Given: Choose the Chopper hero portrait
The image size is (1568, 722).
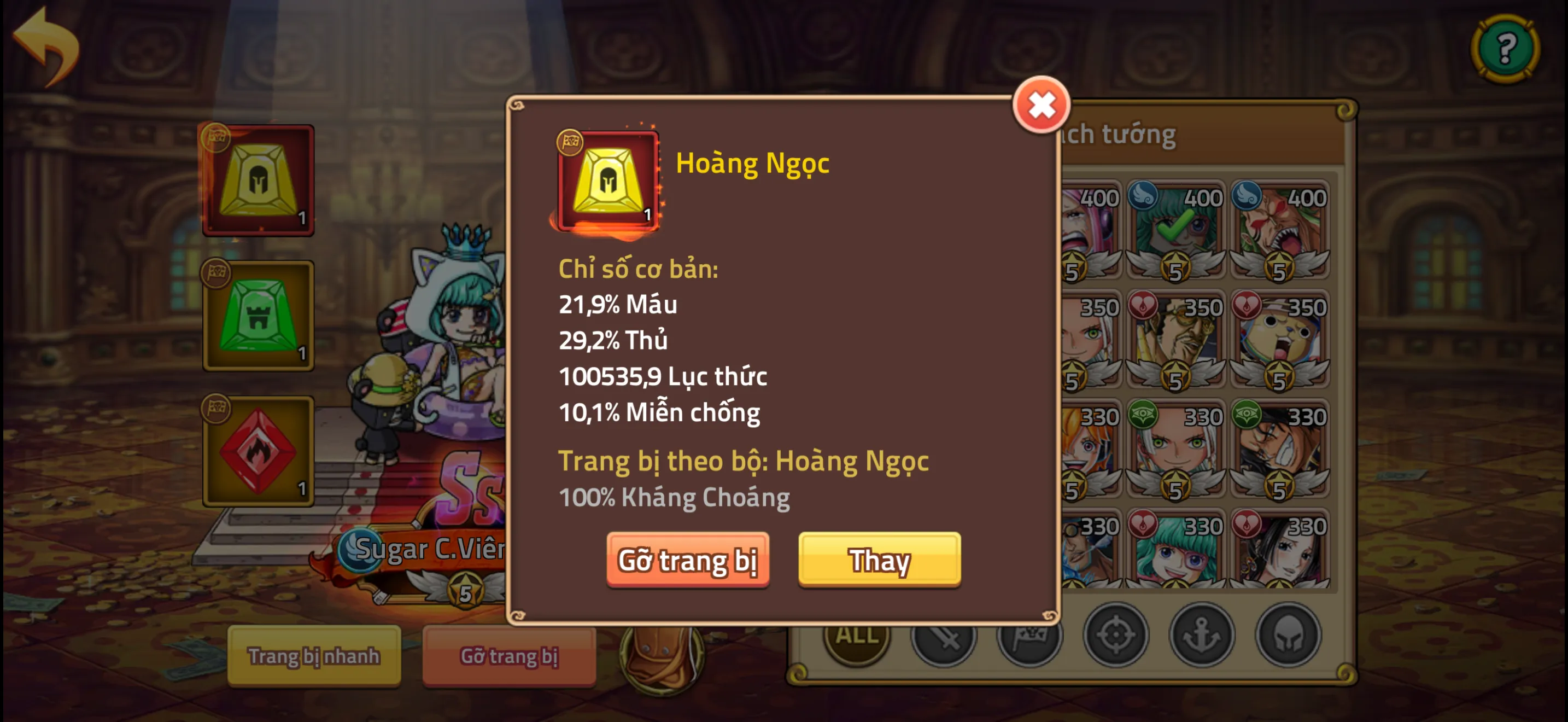Looking at the screenshot, I should pyautogui.click(x=1279, y=340).
